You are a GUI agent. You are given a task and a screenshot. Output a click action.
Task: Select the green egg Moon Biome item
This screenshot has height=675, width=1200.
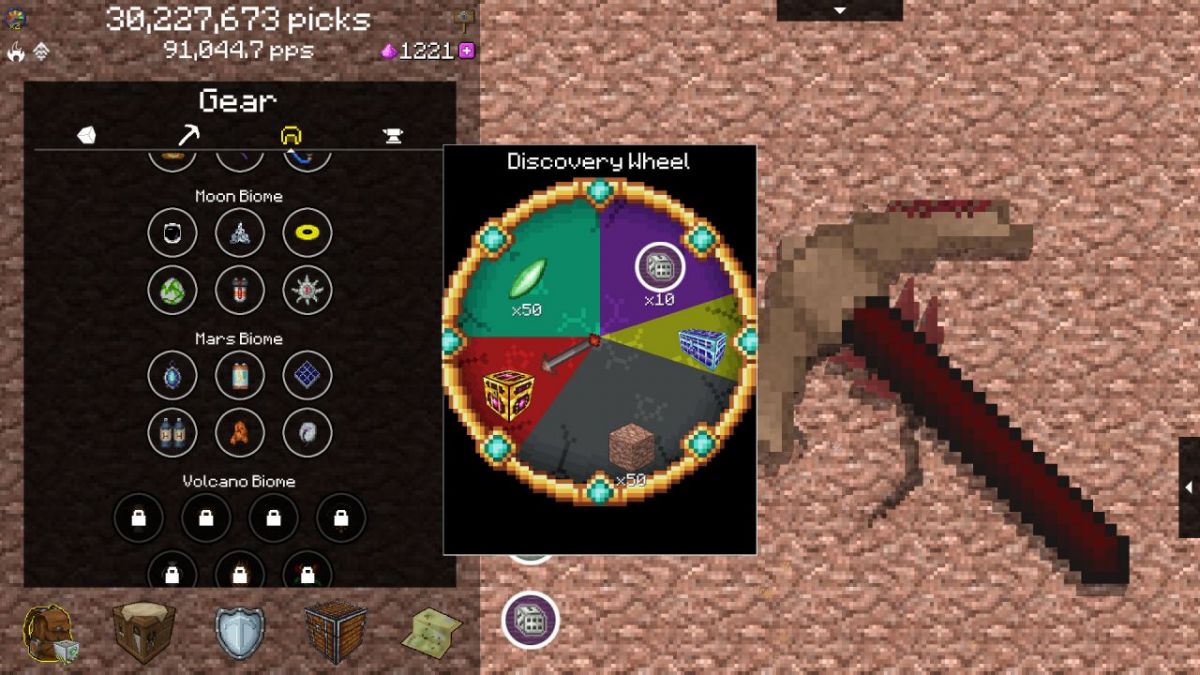pos(170,291)
